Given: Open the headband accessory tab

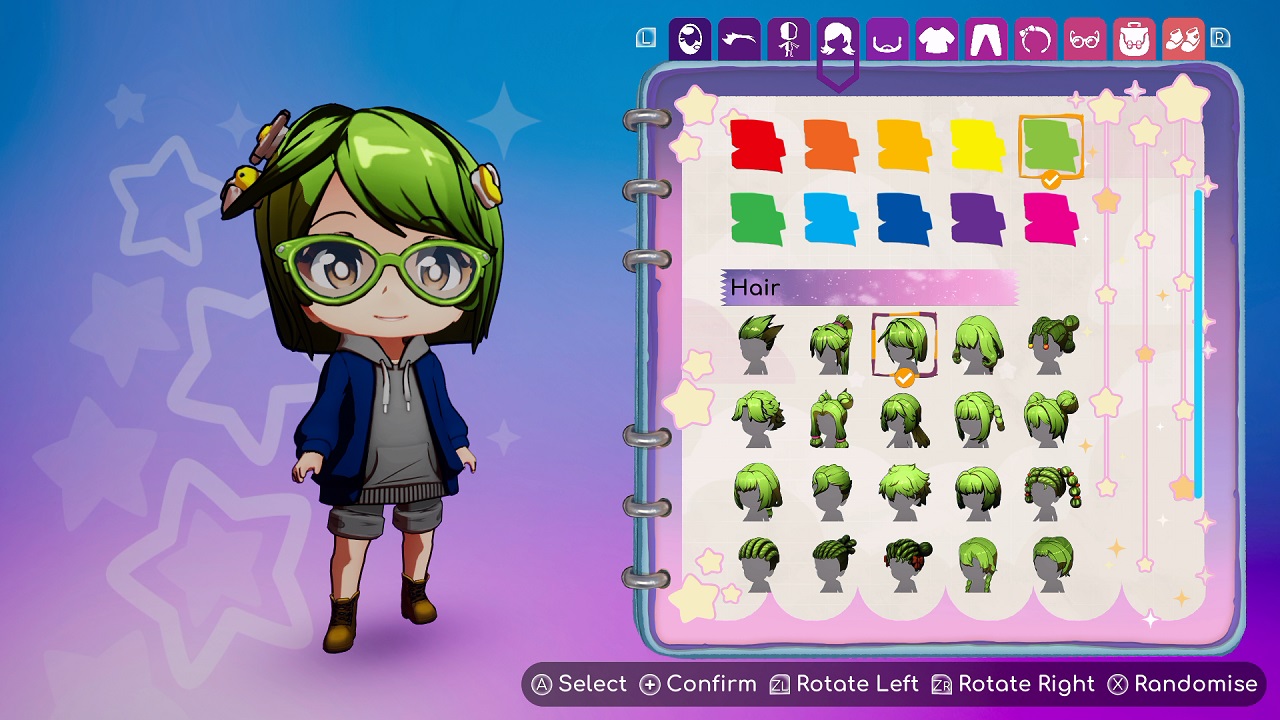Looking at the screenshot, I should [1035, 40].
